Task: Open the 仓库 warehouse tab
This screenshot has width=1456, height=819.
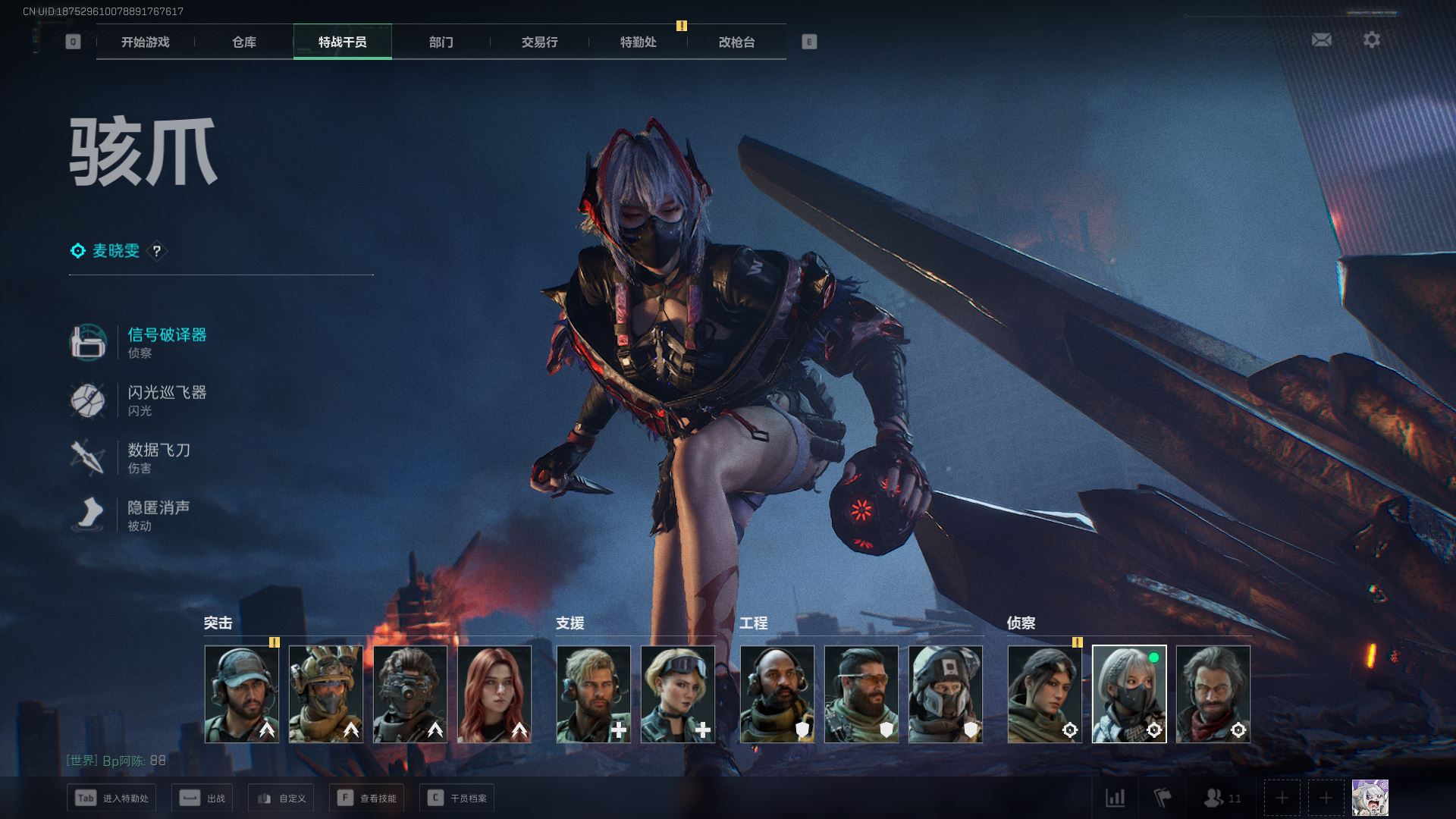Action: coord(243,42)
